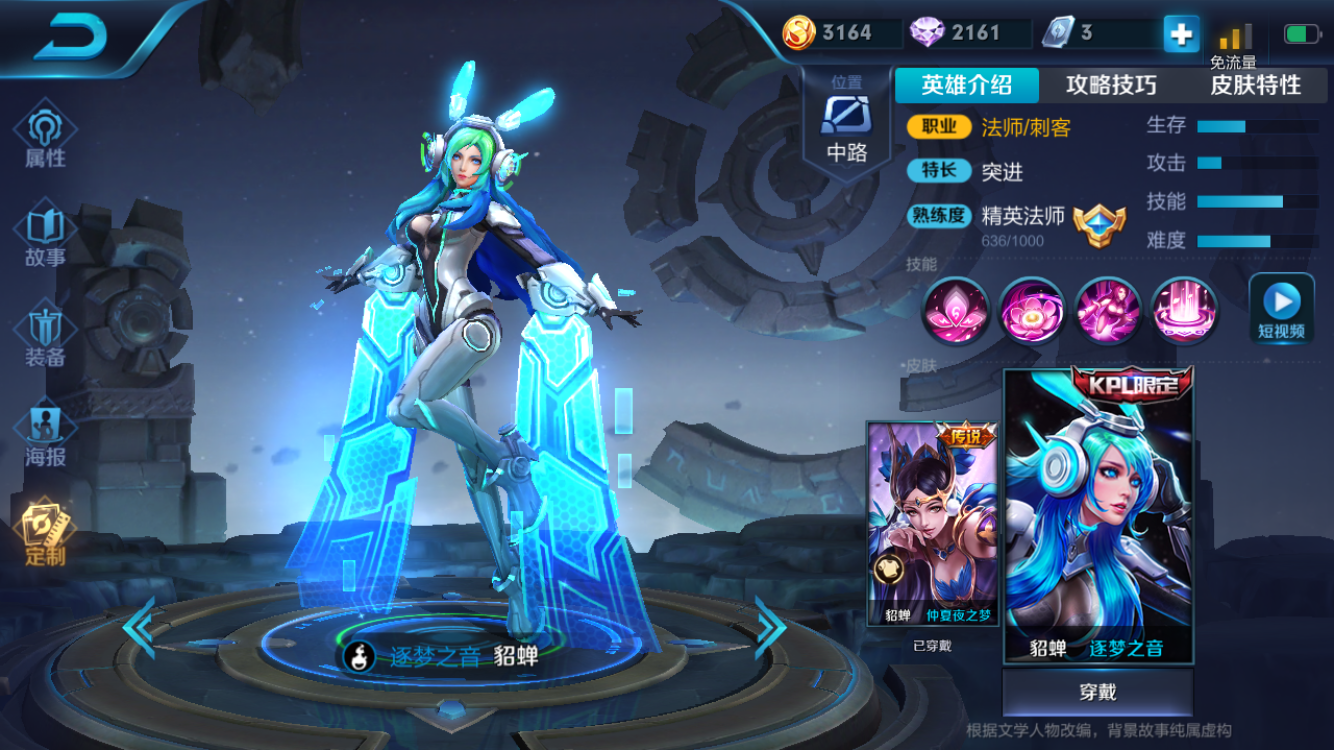Select the first lotus skill icon
Screen dimensions: 1334x750
click(955, 311)
